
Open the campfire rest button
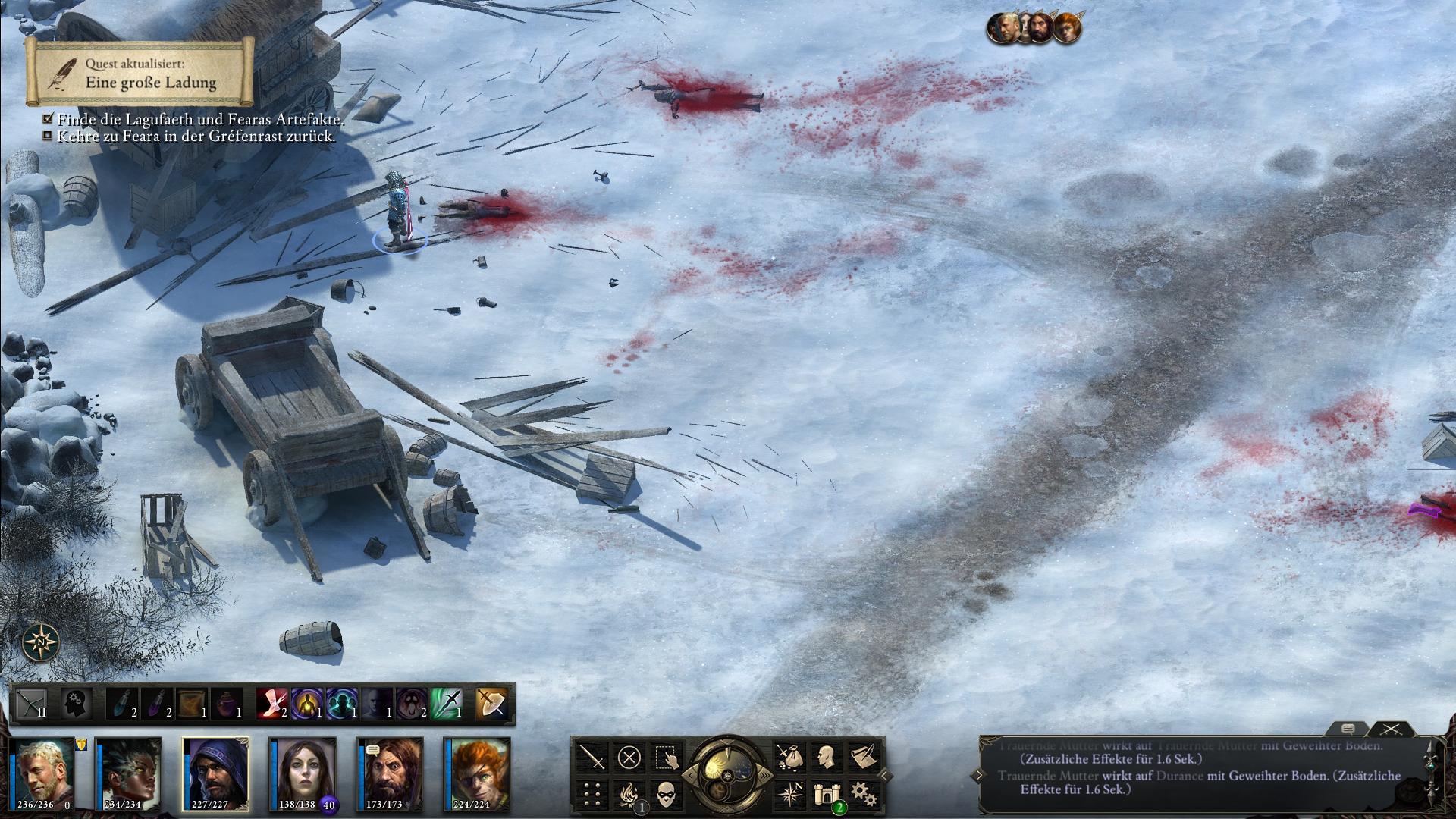[629, 794]
